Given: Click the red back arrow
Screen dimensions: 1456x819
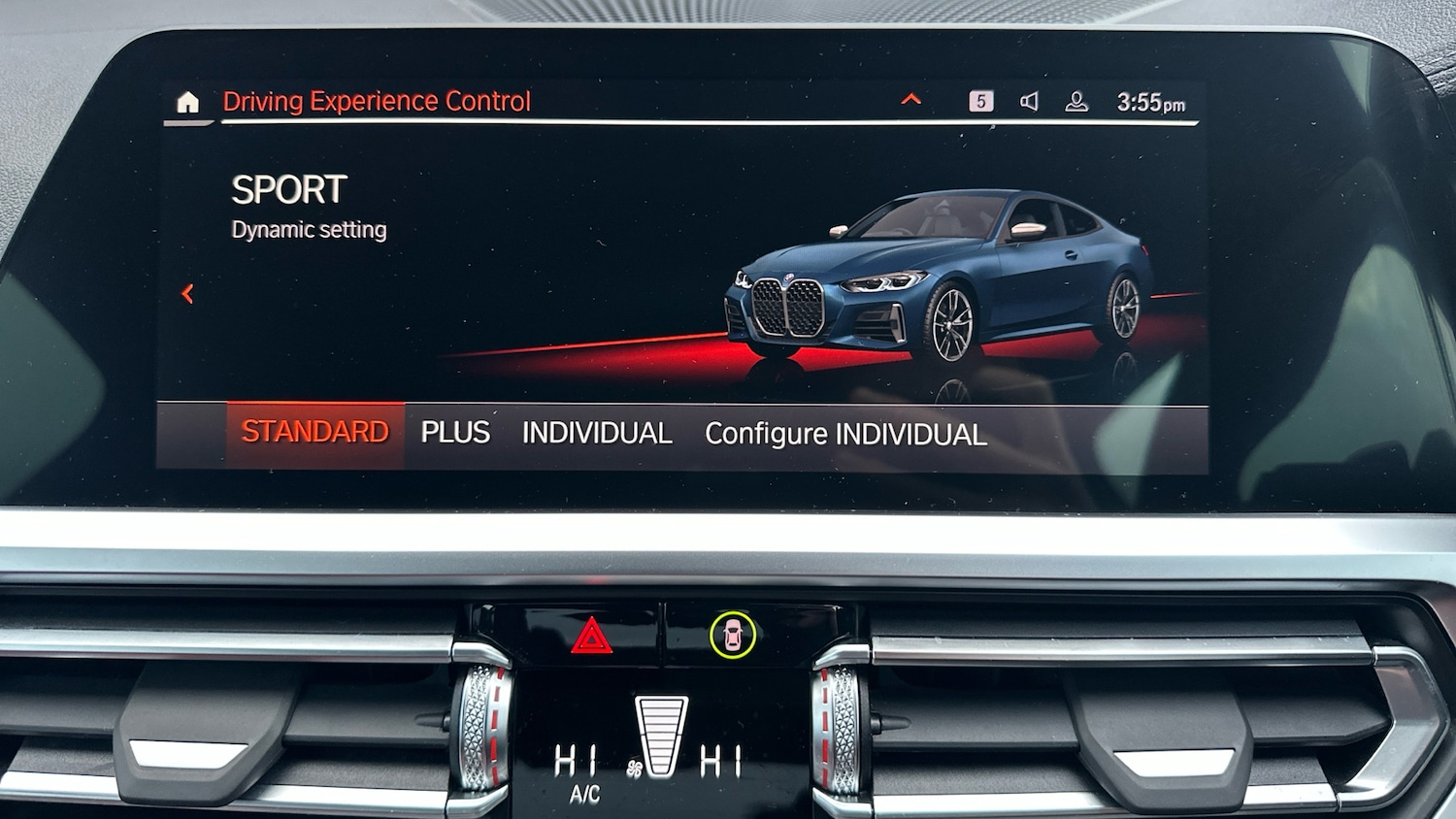Looking at the screenshot, I should 188,294.
